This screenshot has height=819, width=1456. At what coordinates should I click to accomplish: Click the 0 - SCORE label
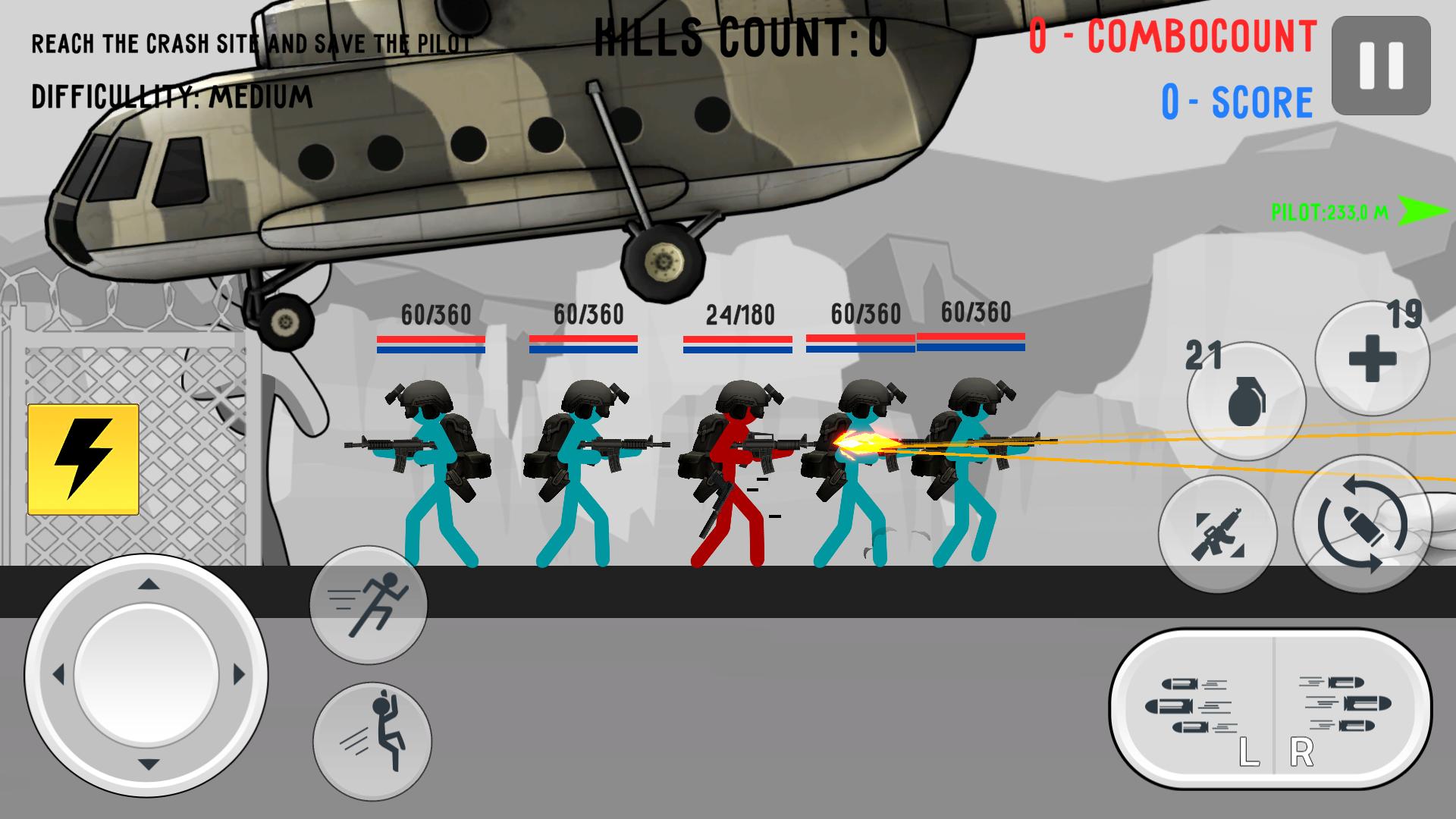1232,99
